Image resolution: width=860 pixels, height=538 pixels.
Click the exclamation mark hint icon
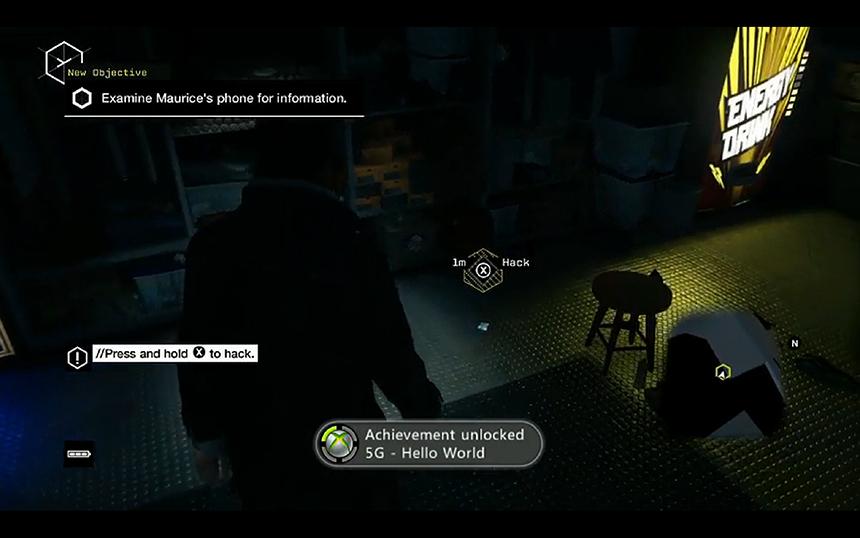coord(78,357)
